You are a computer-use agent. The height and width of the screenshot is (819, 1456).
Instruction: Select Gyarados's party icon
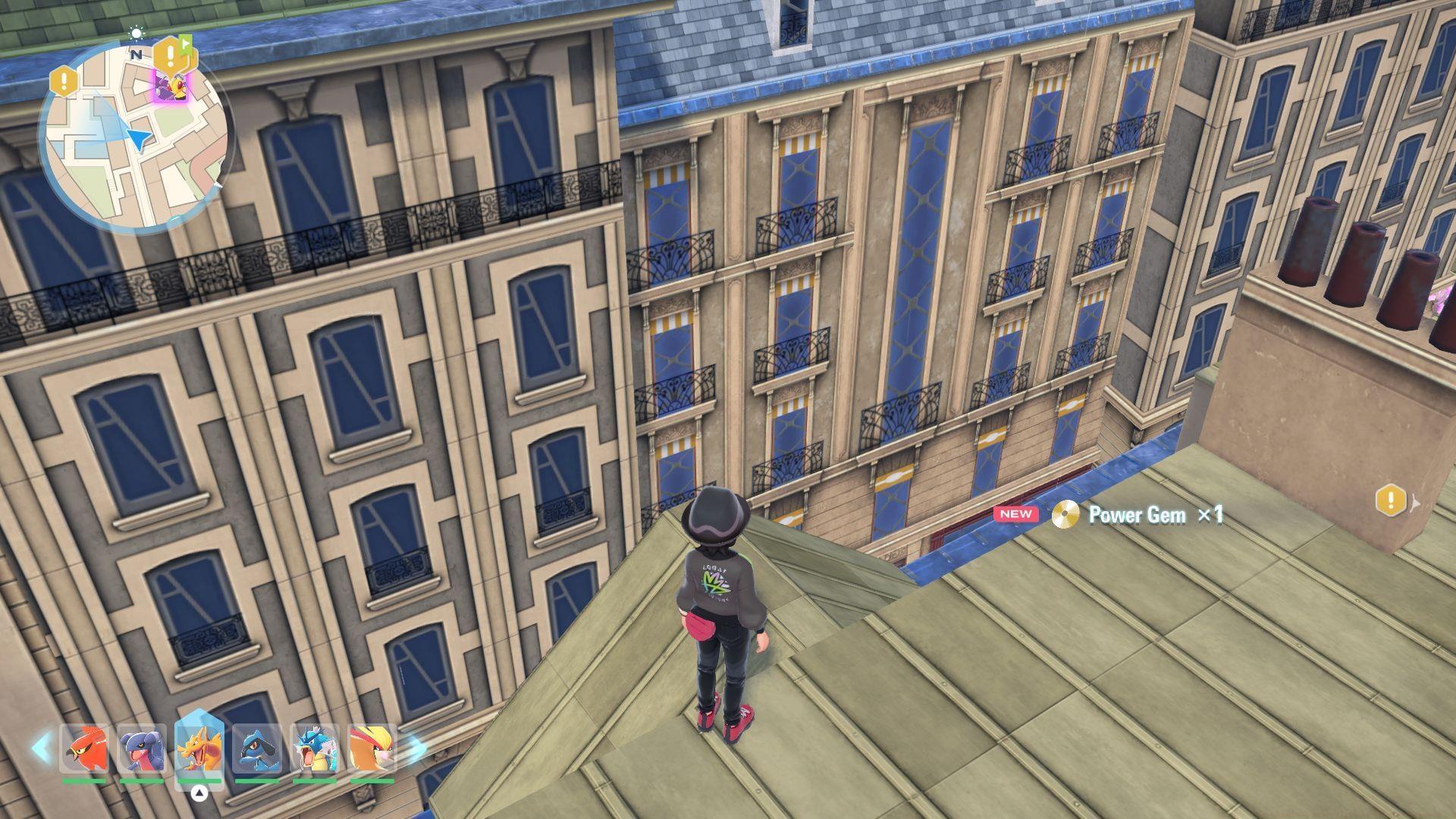click(315, 747)
